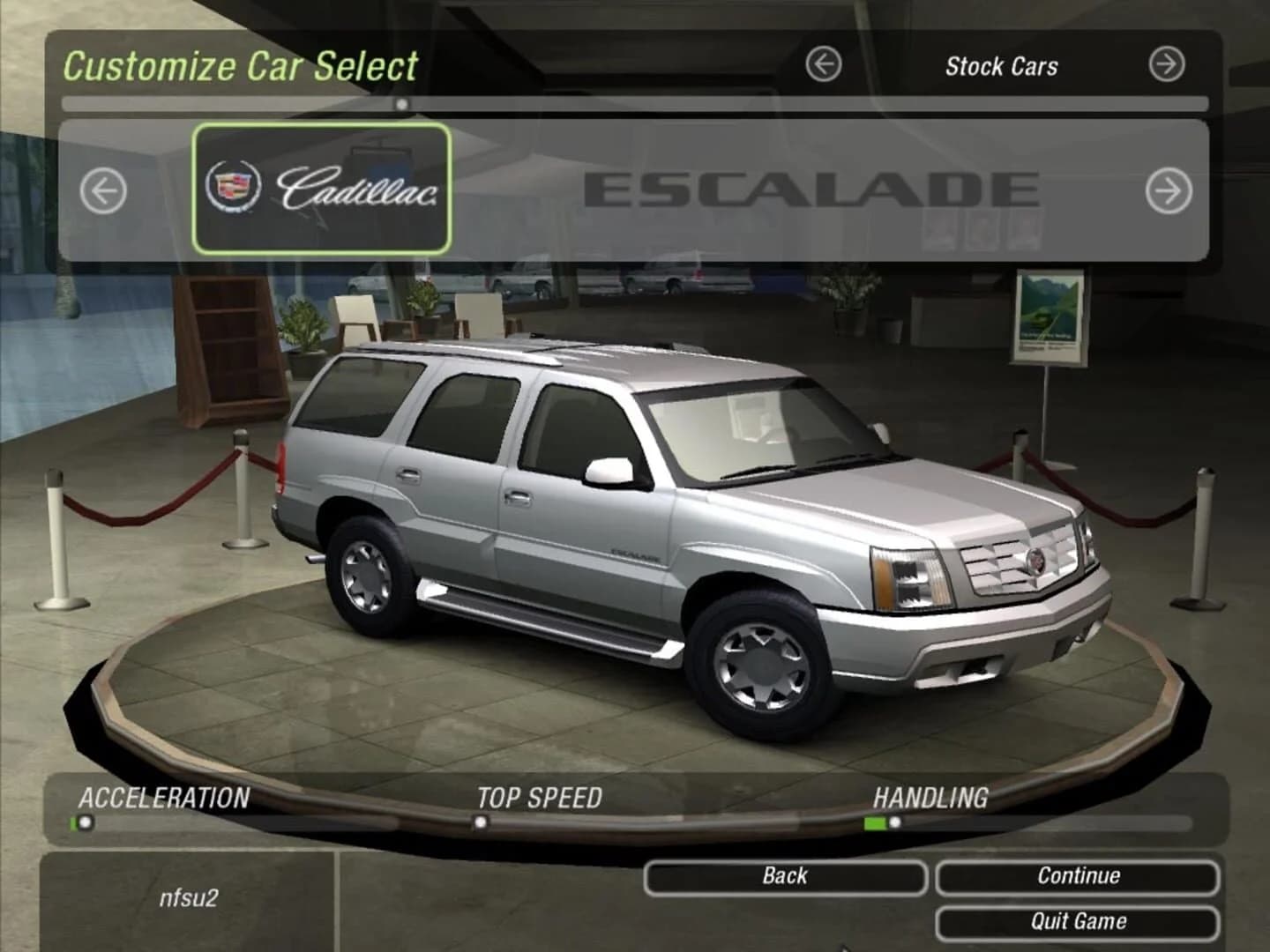Open the Customize Car Select screen title
The height and width of the screenshot is (952, 1270).
point(242,65)
